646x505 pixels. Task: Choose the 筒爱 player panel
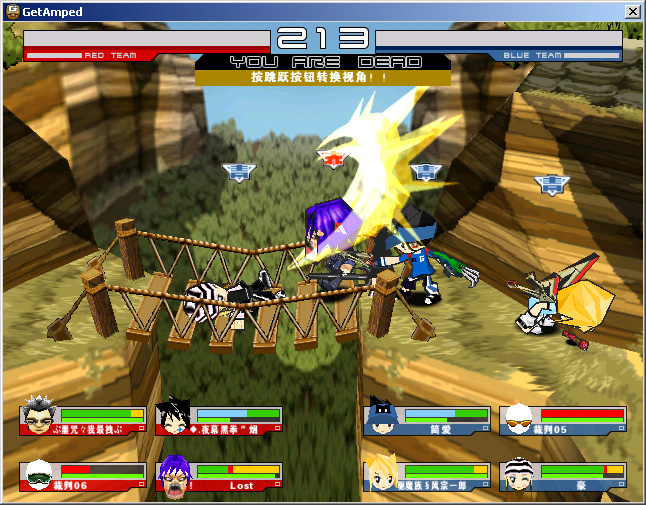[427, 420]
